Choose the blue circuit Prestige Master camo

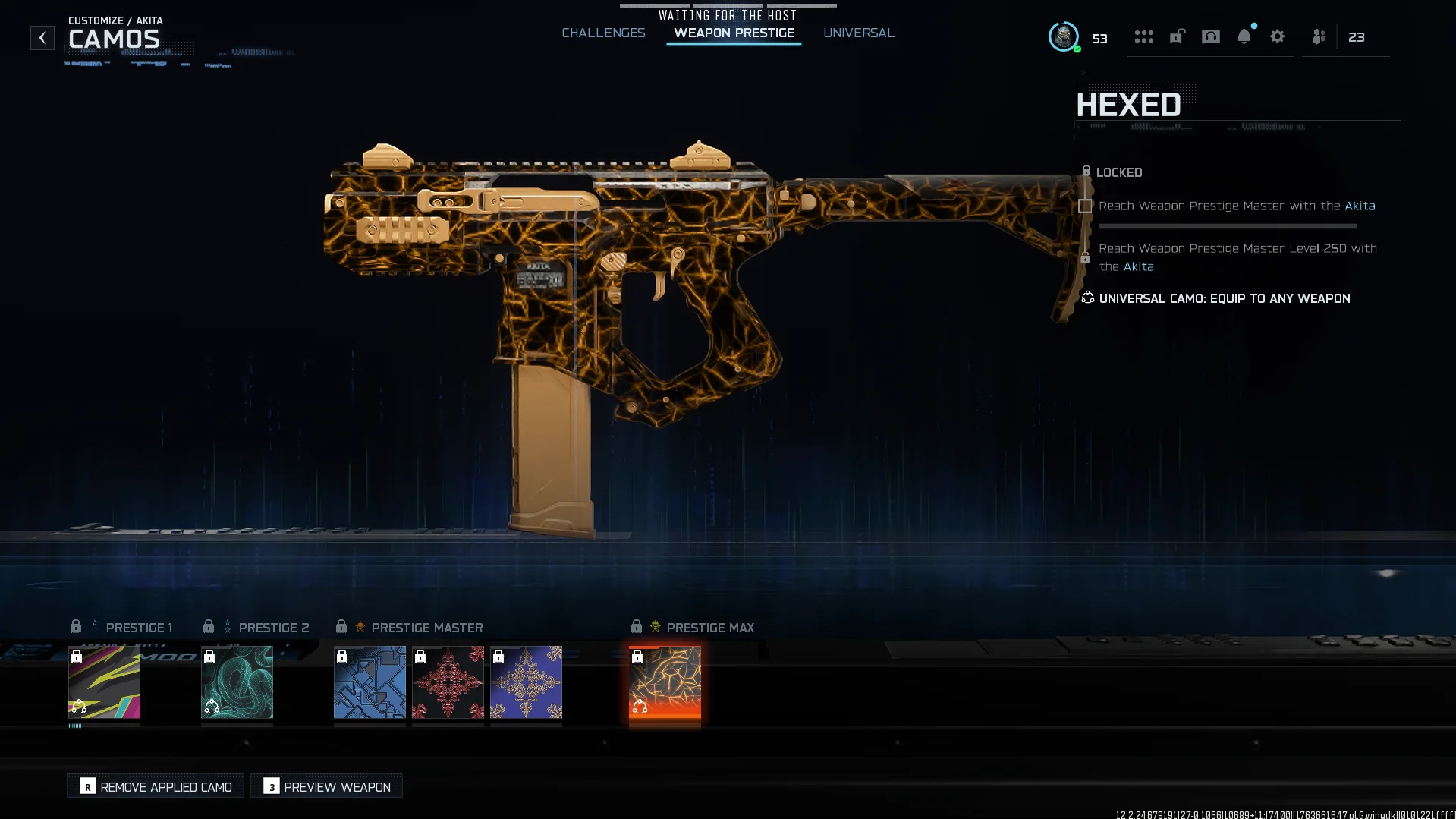click(370, 682)
